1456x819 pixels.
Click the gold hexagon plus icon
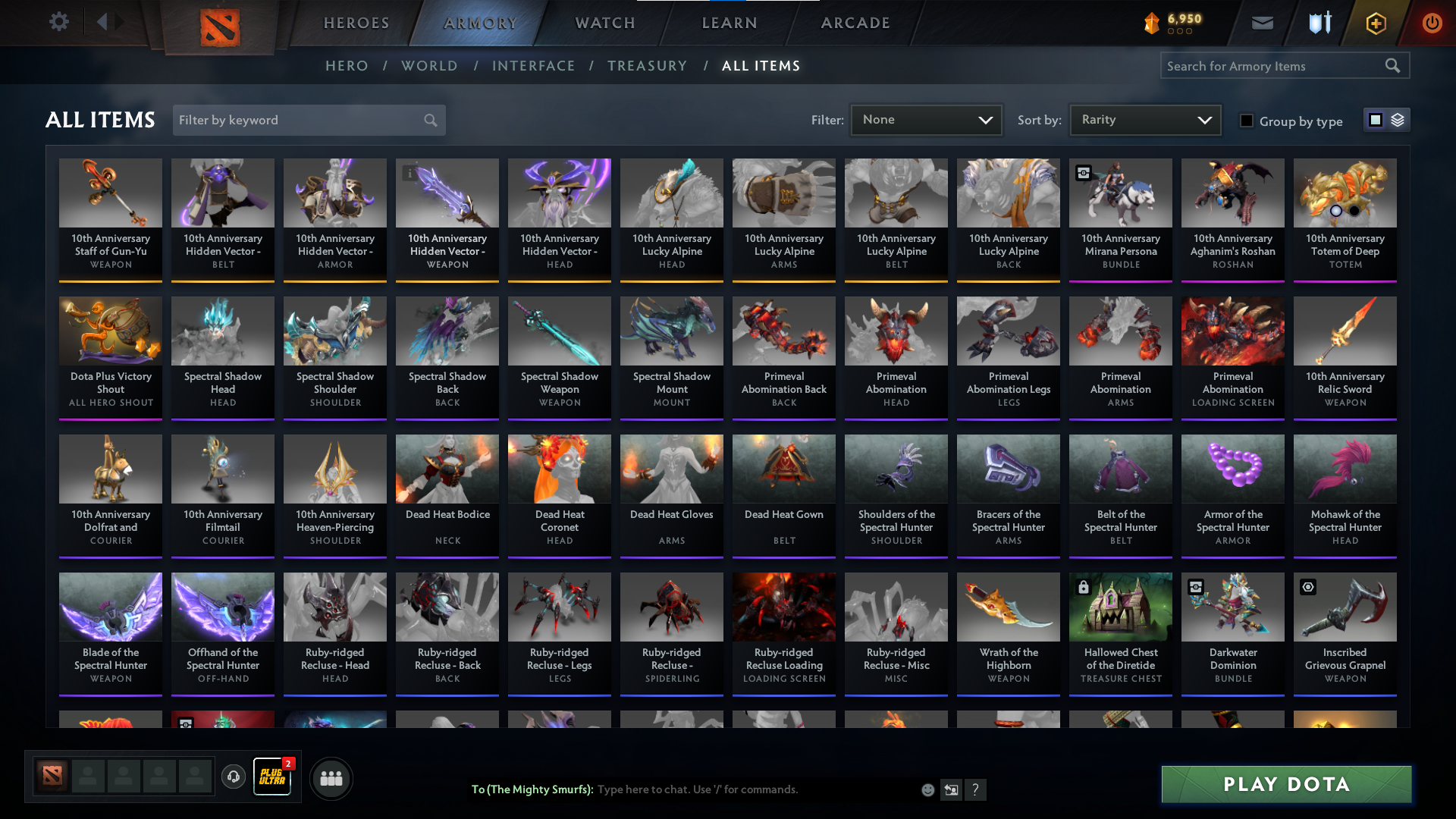[1375, 23]
